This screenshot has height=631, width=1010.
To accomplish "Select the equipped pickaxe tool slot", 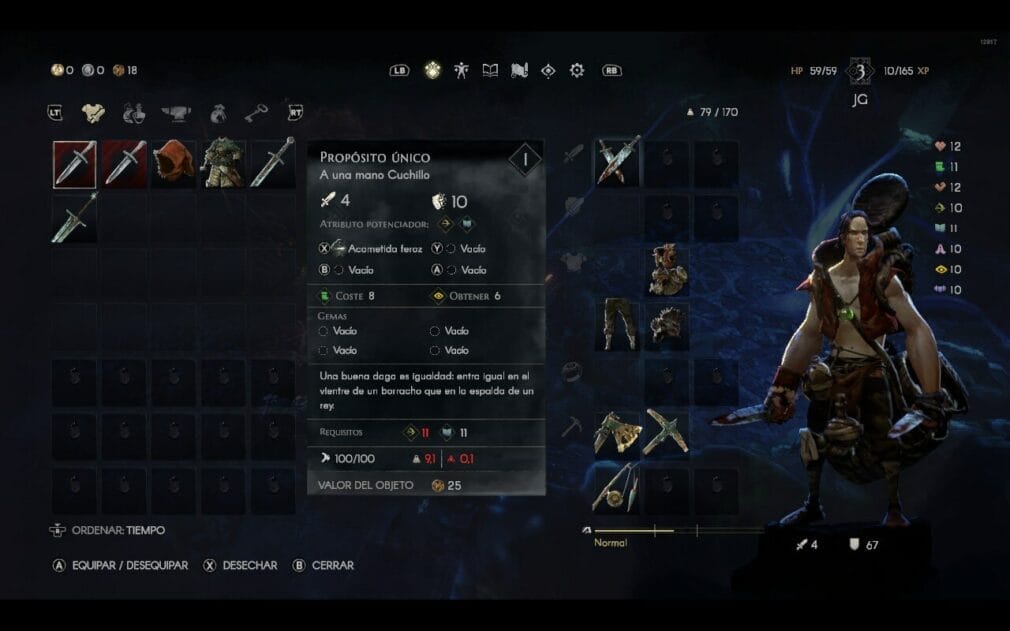I will pos(667,432).
